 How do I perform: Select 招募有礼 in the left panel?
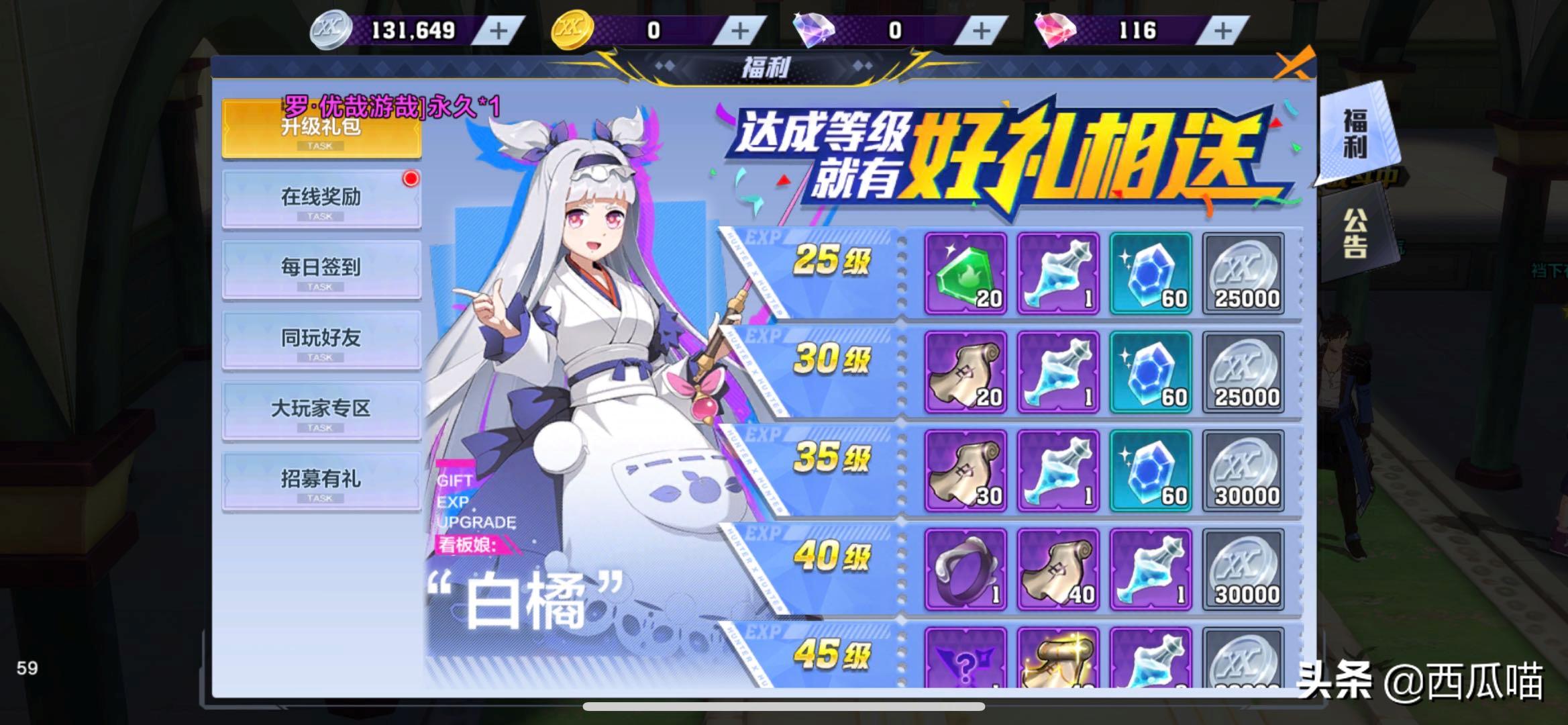pyautogui.click(x=321, y=480)
